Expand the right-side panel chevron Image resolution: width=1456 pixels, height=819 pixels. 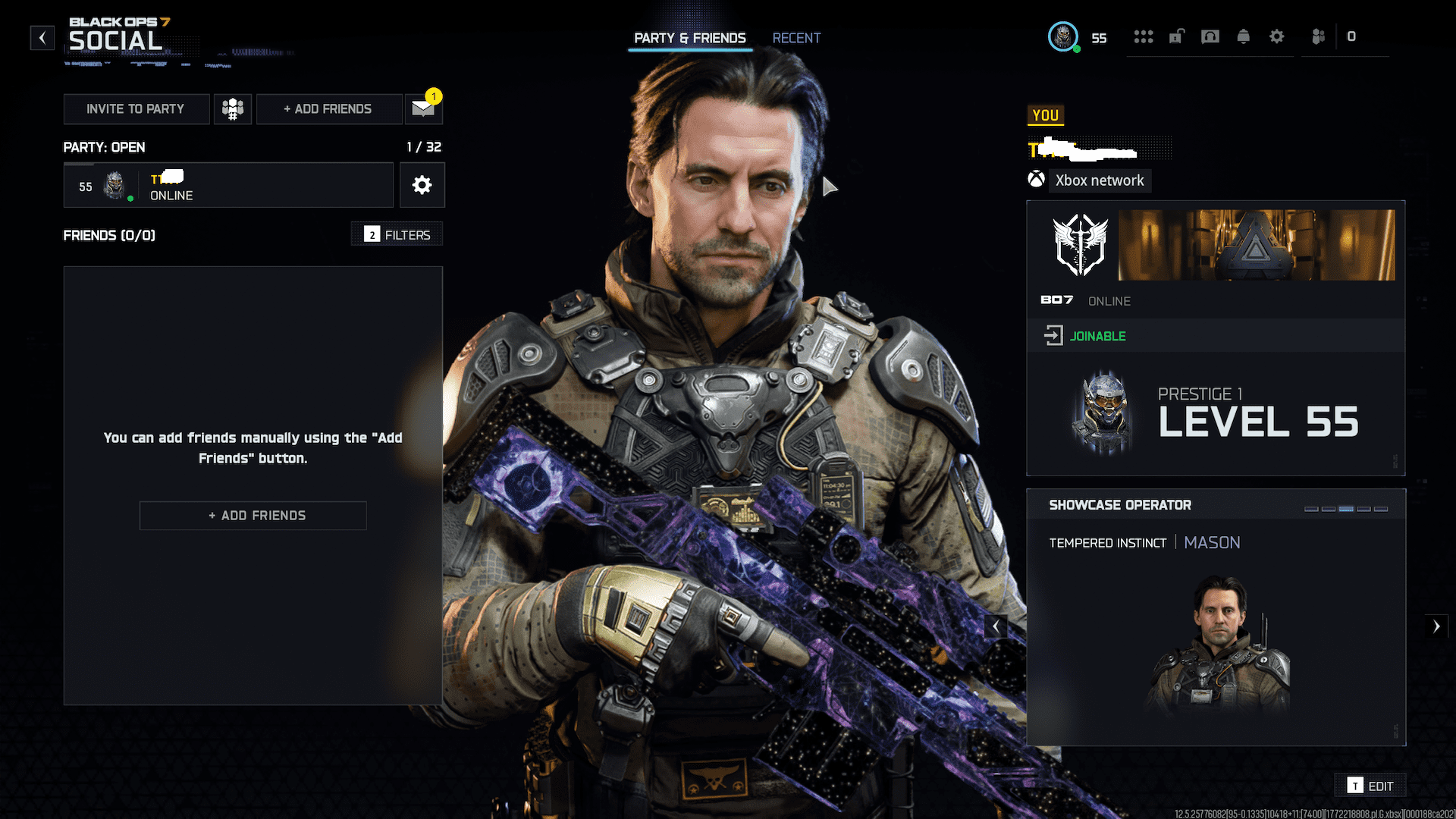point(1438,626)
